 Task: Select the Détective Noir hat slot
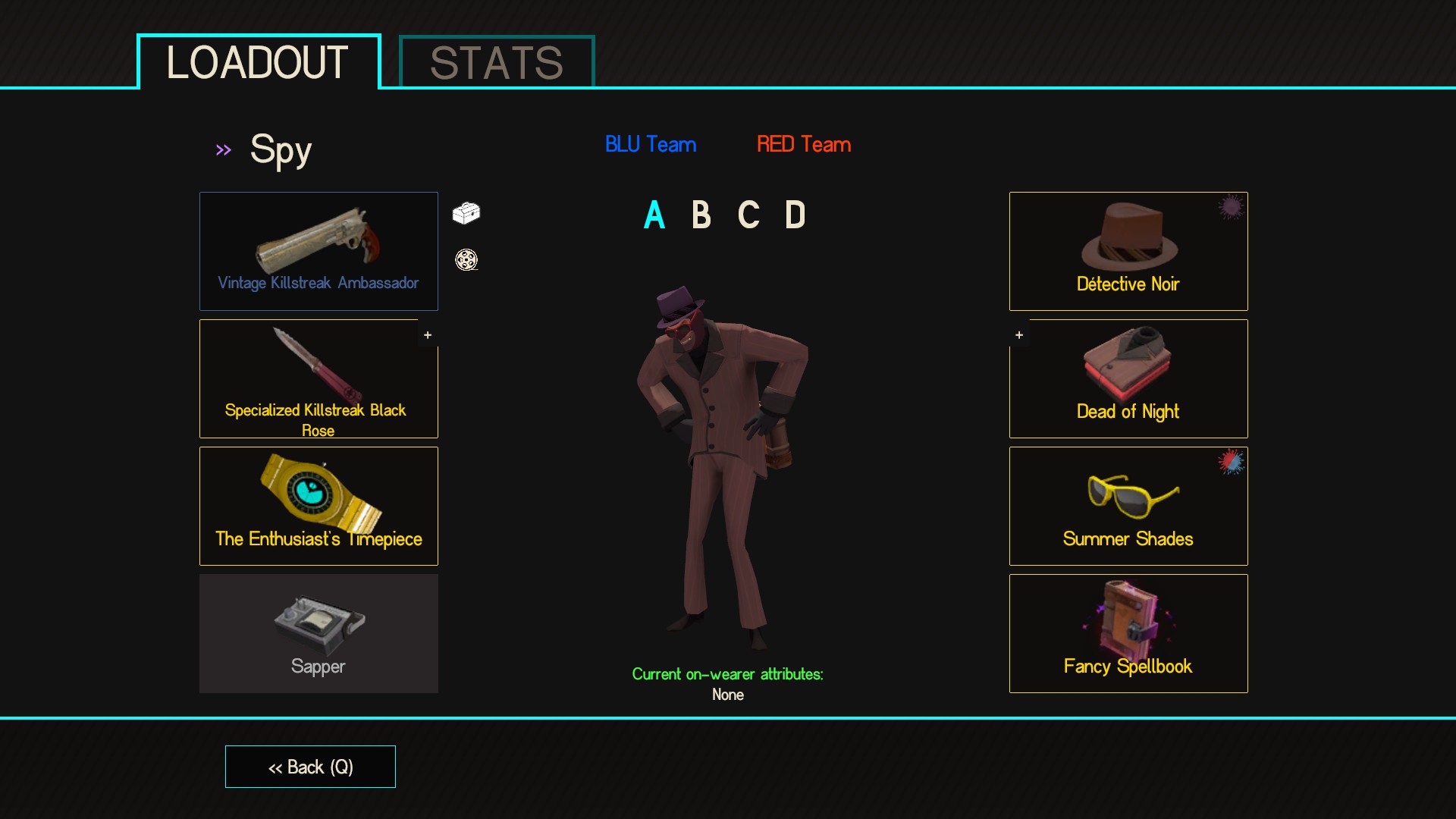pyautogui.click(x=1128, y=251)
